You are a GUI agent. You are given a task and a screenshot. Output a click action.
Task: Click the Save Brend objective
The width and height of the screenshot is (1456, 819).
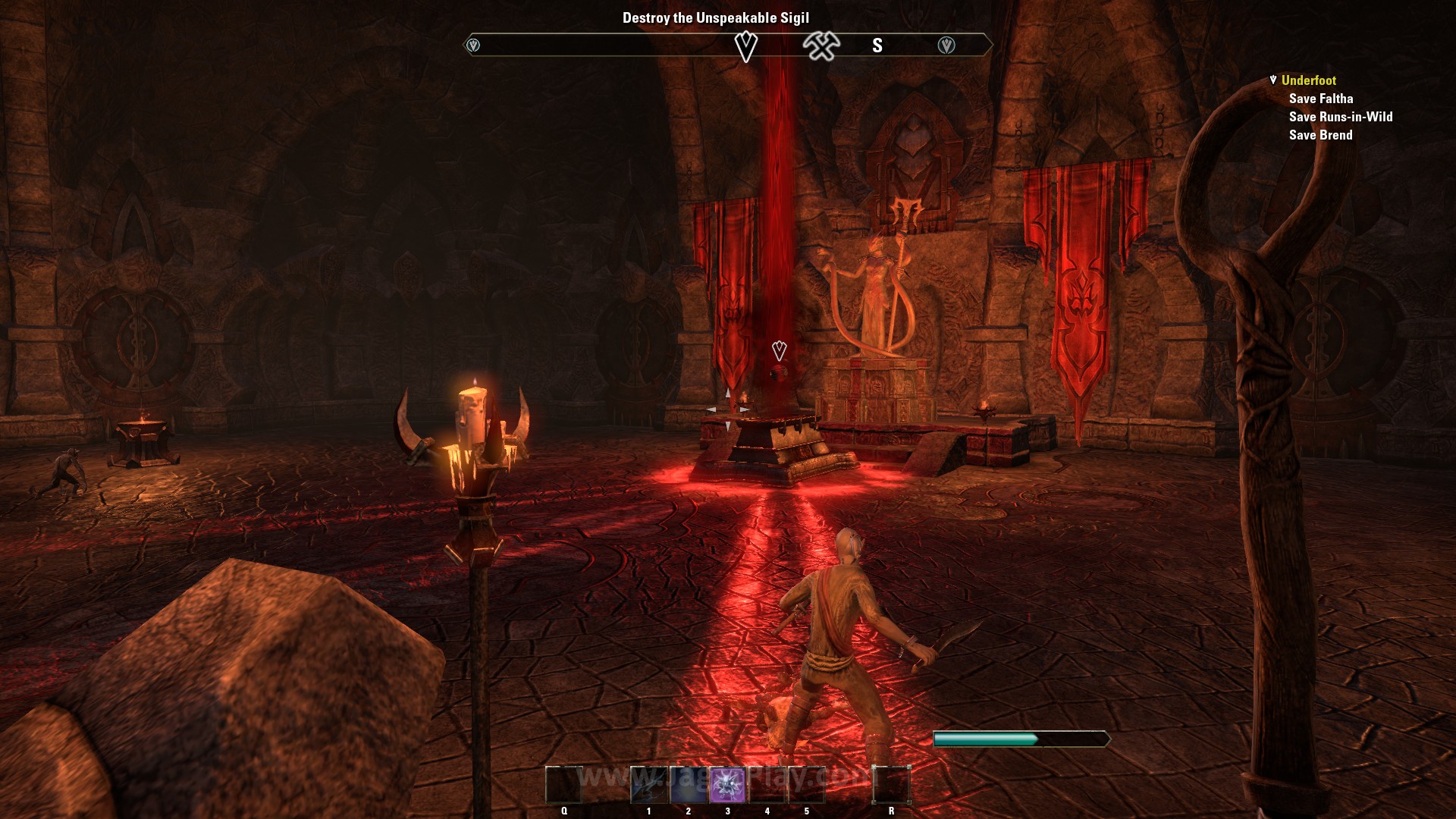click(x=1320, y=135)
